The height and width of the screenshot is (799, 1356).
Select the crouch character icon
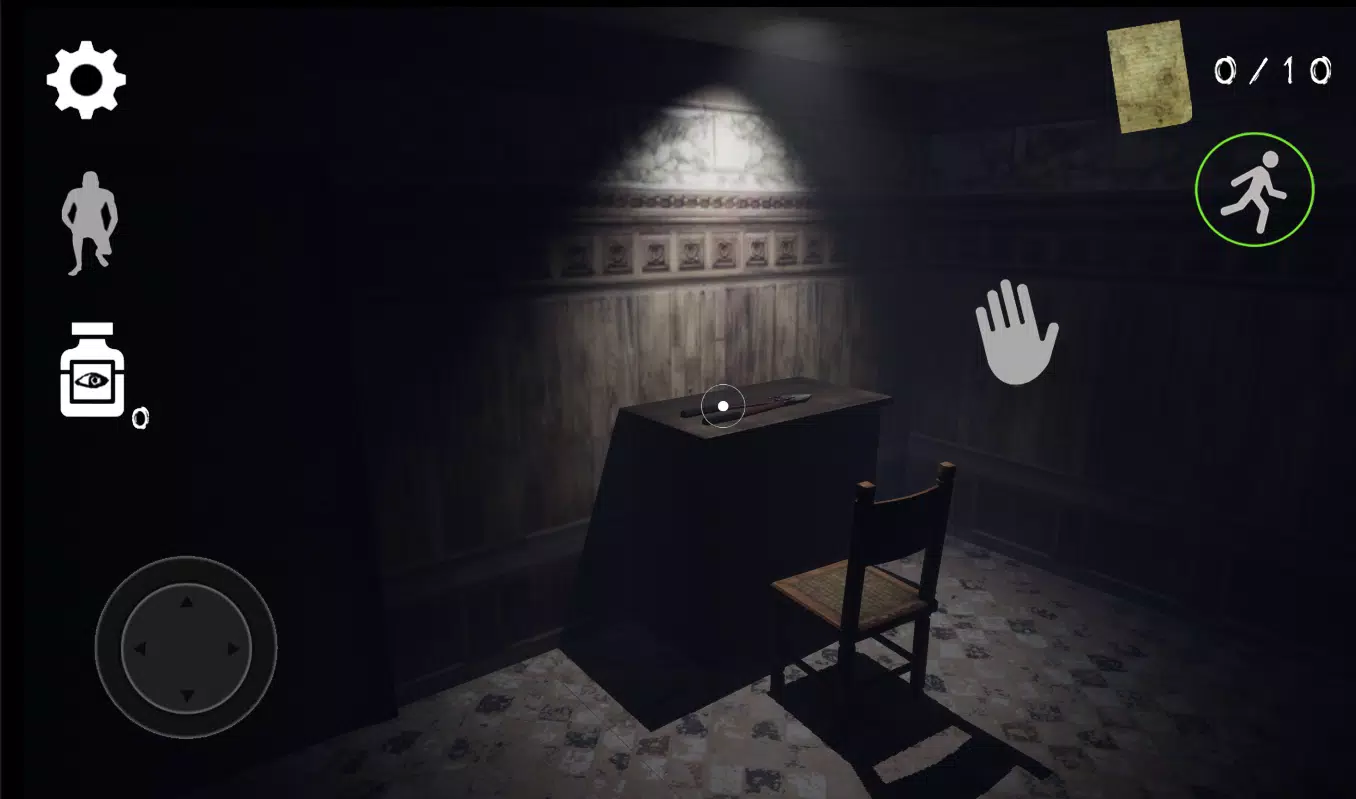[88, 222]
